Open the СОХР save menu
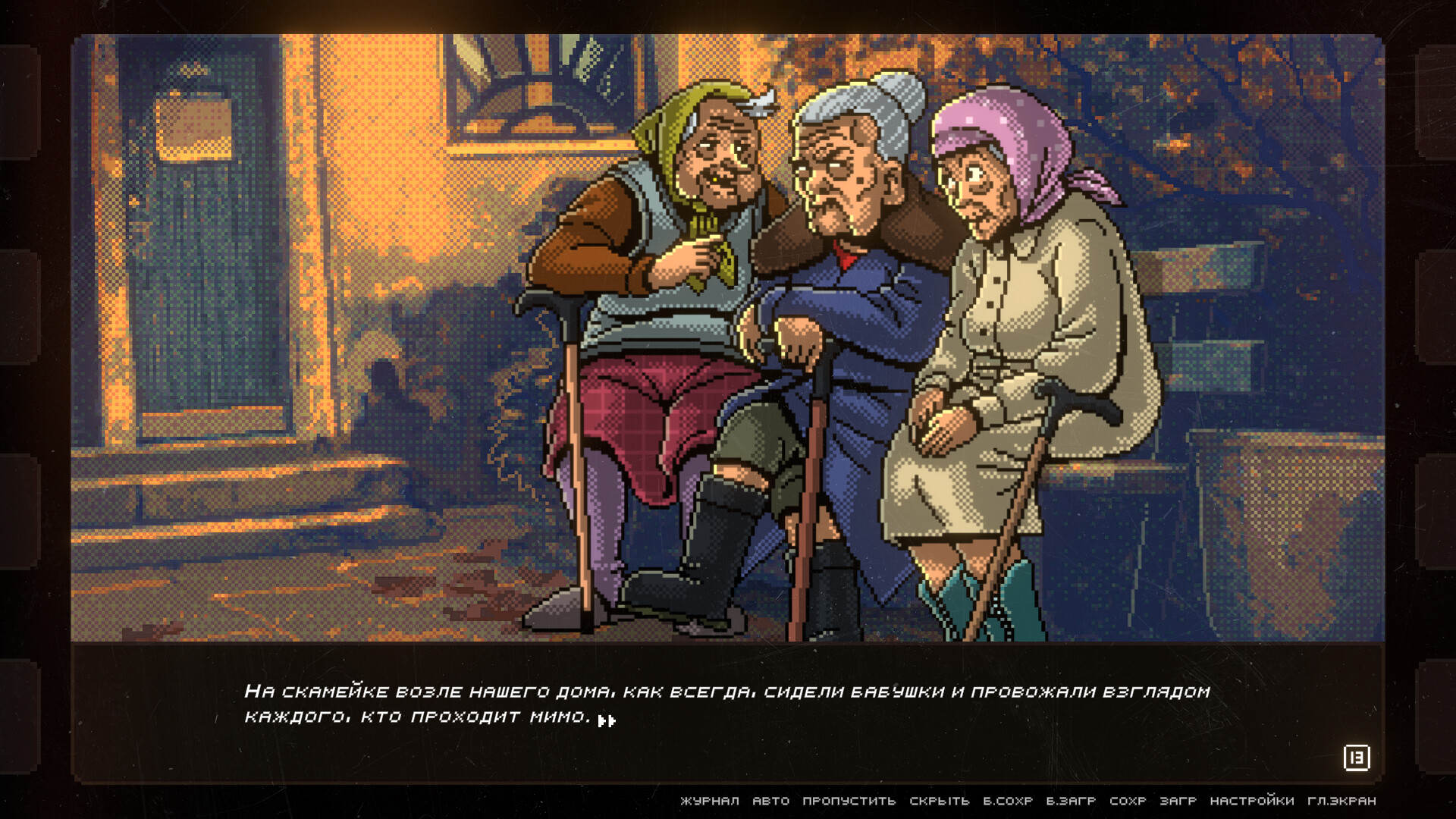The height and width of the screenshot is (819, 1456). [1130, 799]
